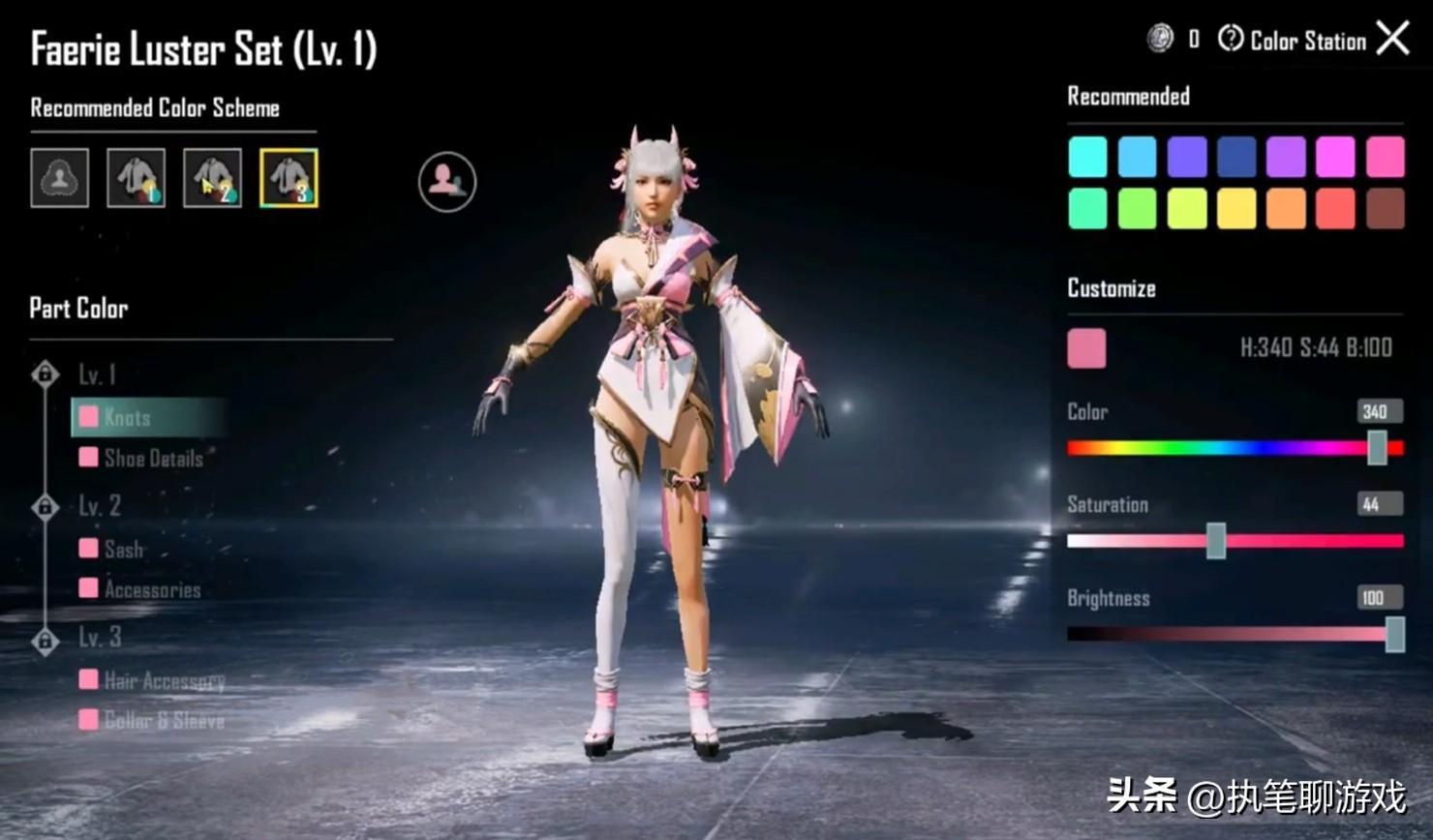The width and height of the screenshot is (1433, 840).
Task: Select the Hair Accessory part
Action: click(163, 680)
